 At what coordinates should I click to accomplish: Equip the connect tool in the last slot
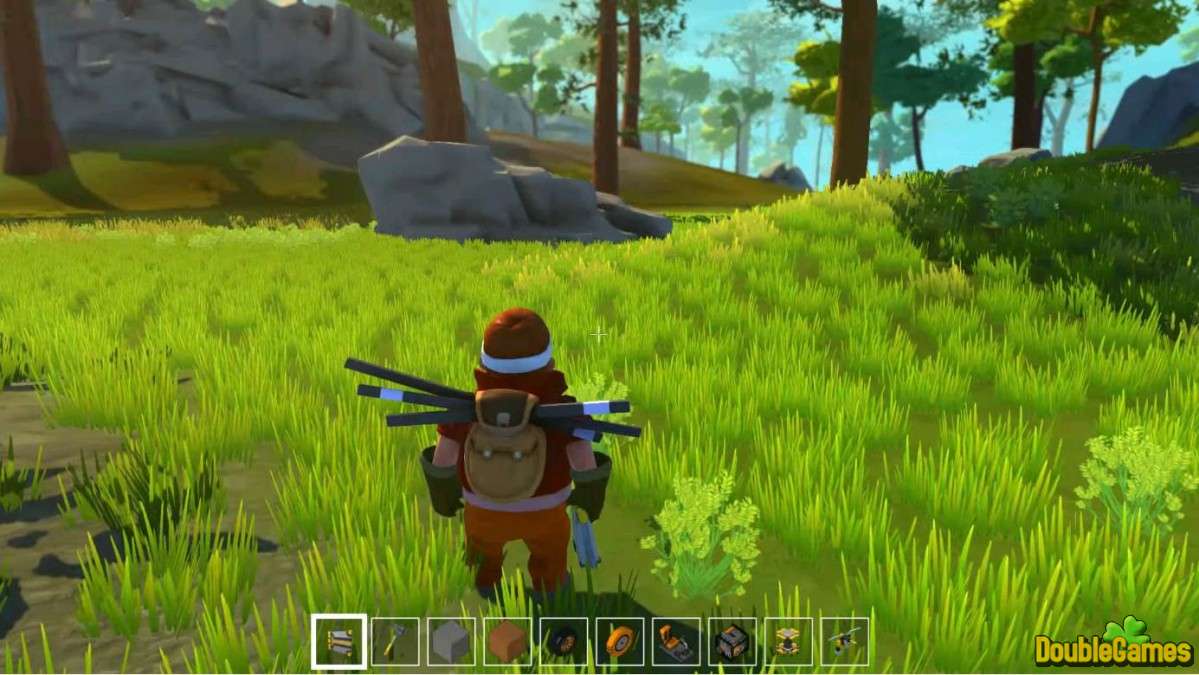844,641
